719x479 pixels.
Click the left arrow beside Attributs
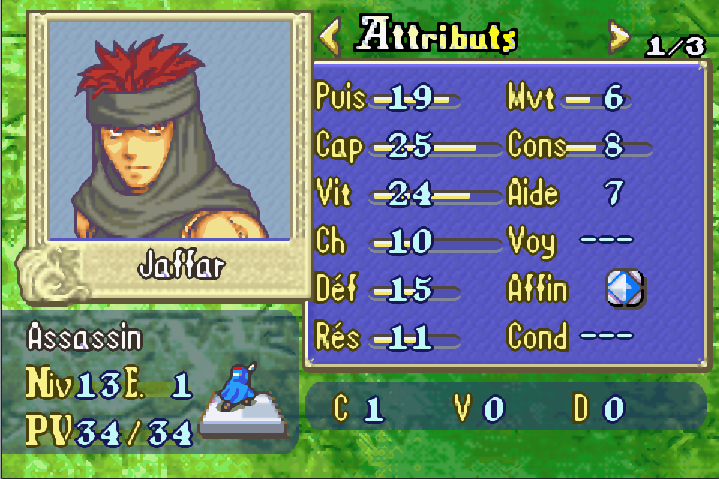click(x=329, y=37)
